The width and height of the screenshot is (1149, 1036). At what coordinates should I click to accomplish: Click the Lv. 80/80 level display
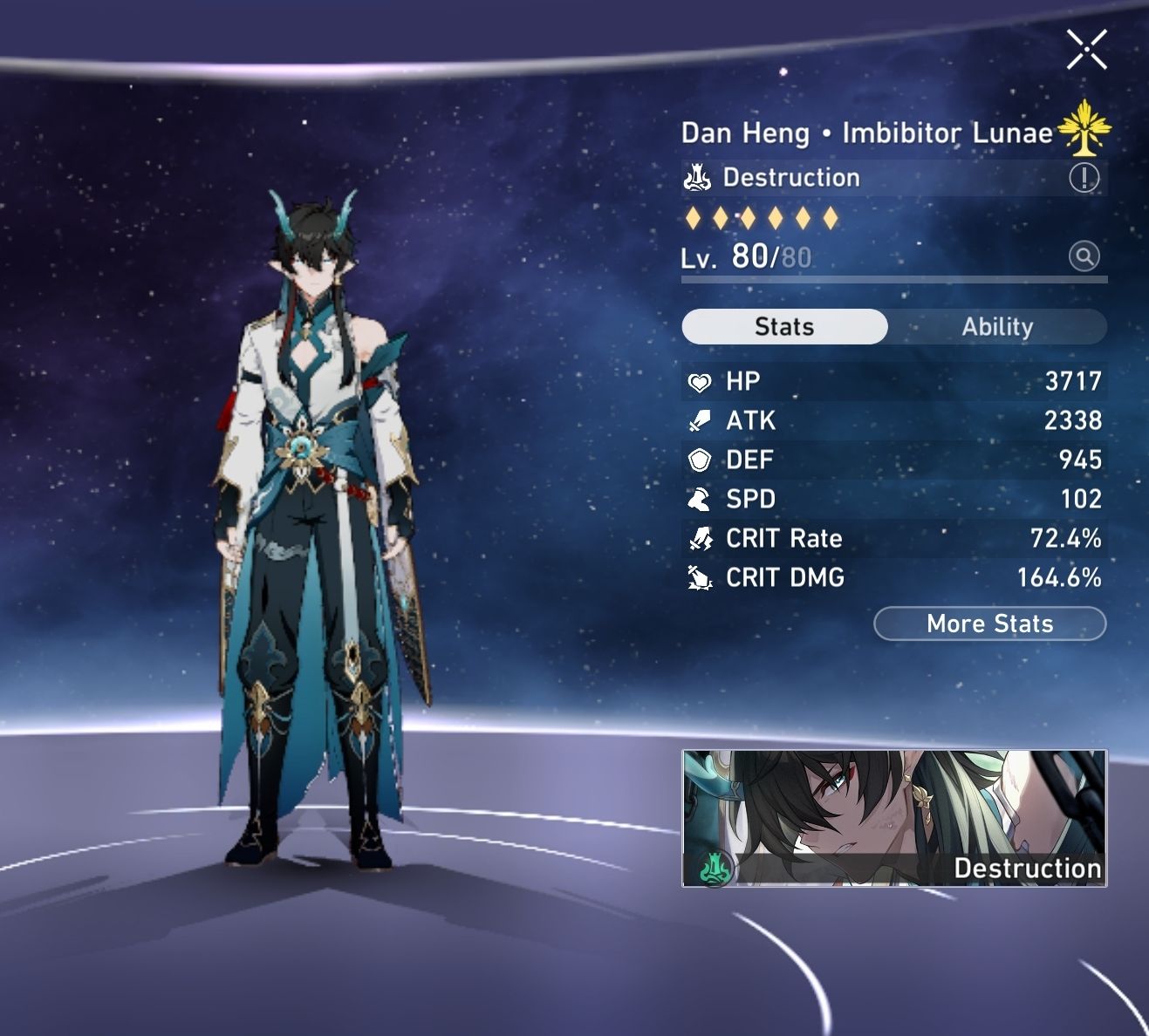coord(746,257)
